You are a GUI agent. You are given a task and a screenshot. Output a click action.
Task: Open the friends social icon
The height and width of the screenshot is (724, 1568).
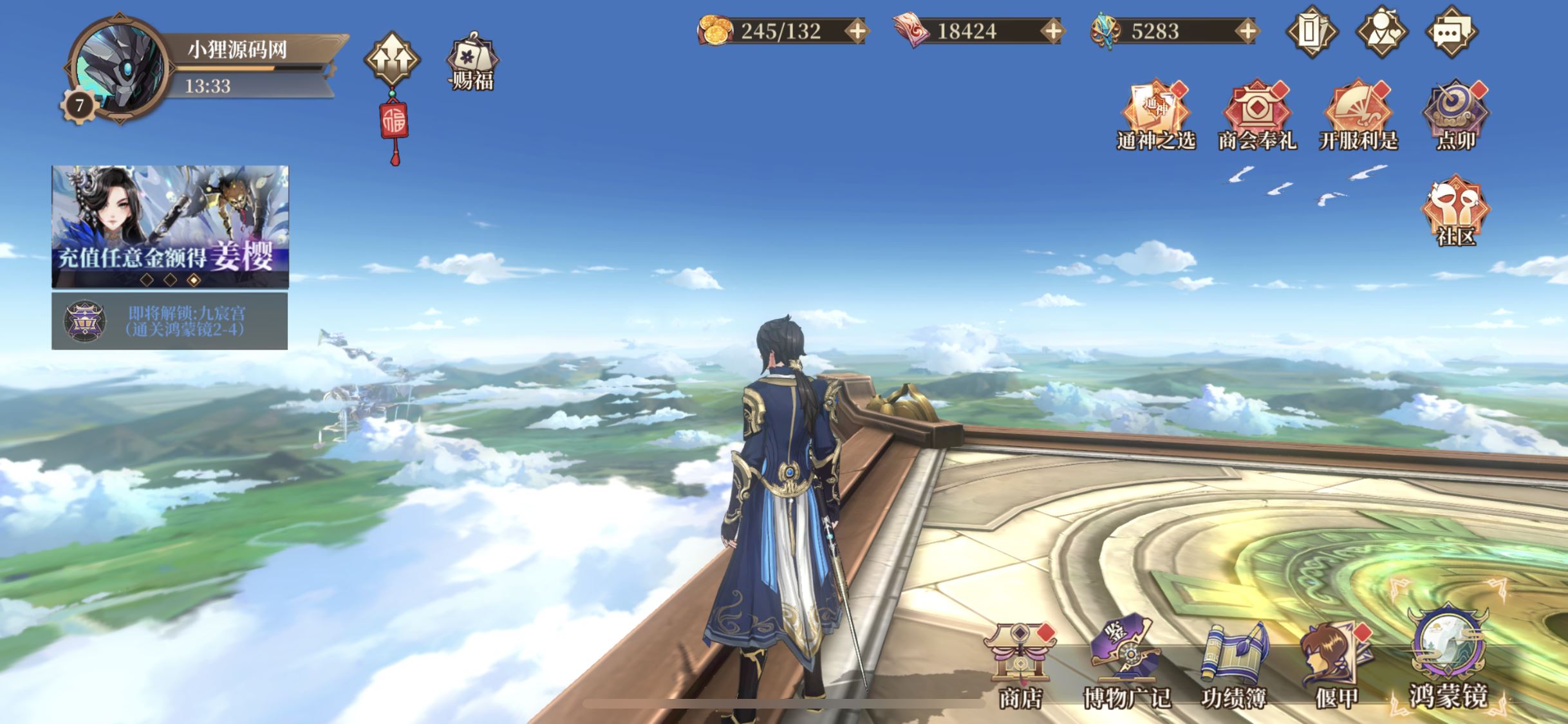click(1381, 31)
